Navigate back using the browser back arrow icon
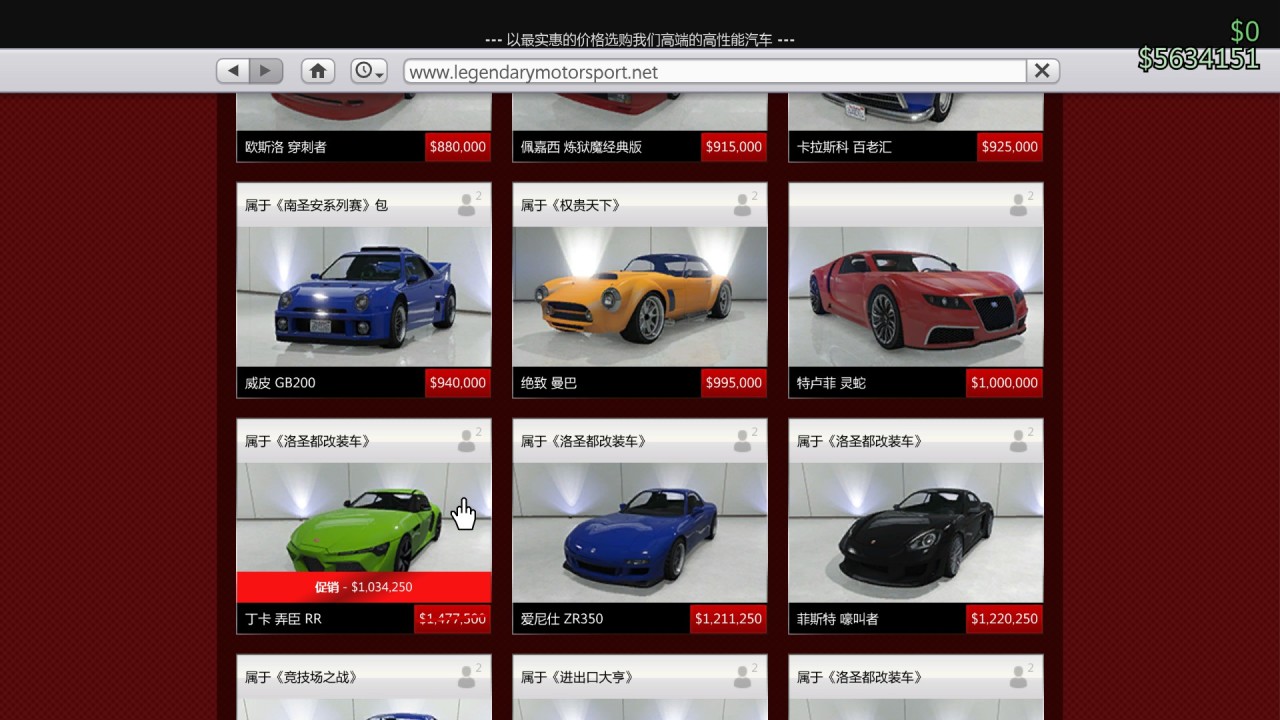This screenshot has width=1280, height=720. tap(232, 71)
